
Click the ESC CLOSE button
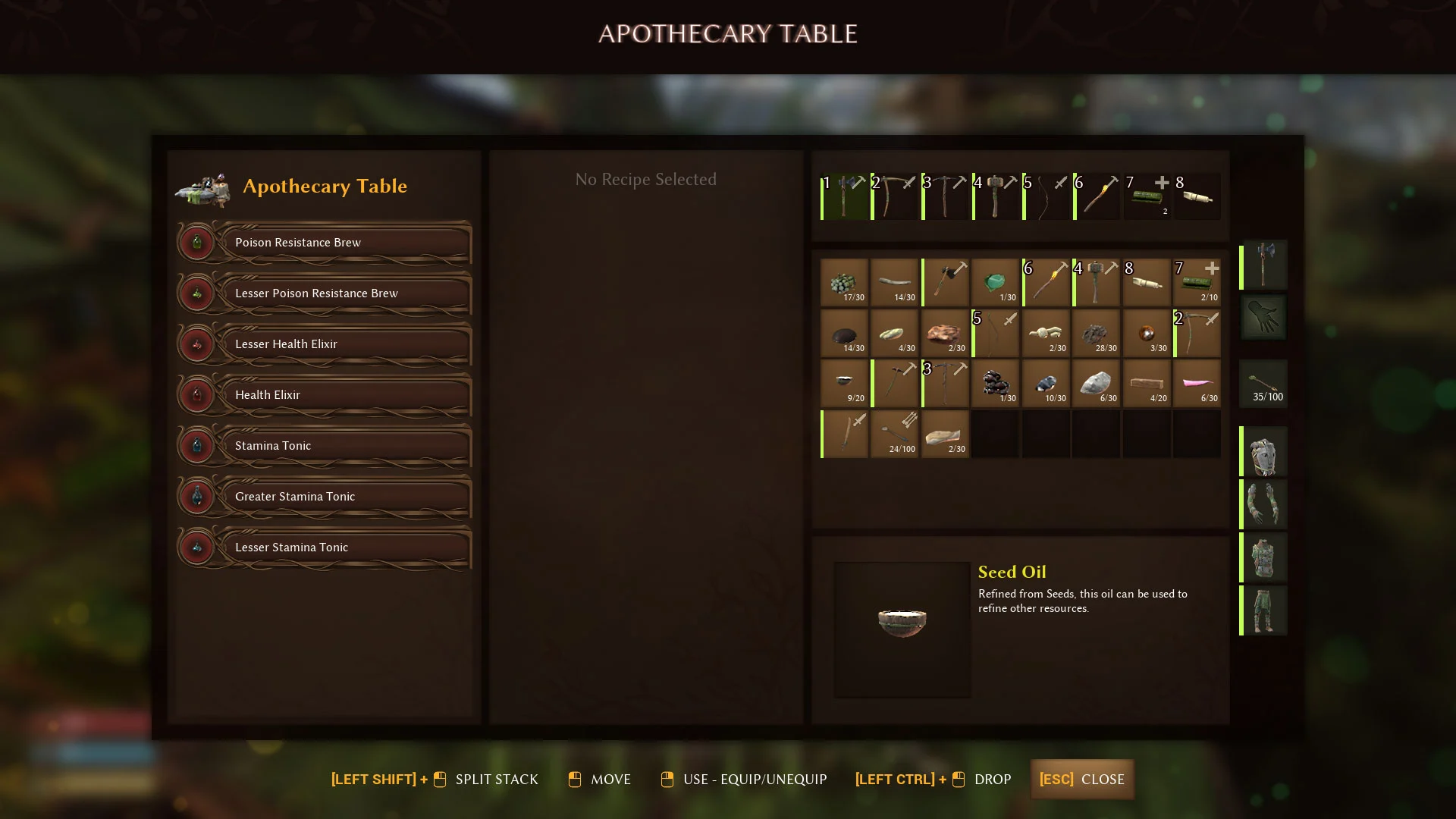pyautogui.click(x=1082, y=779)
